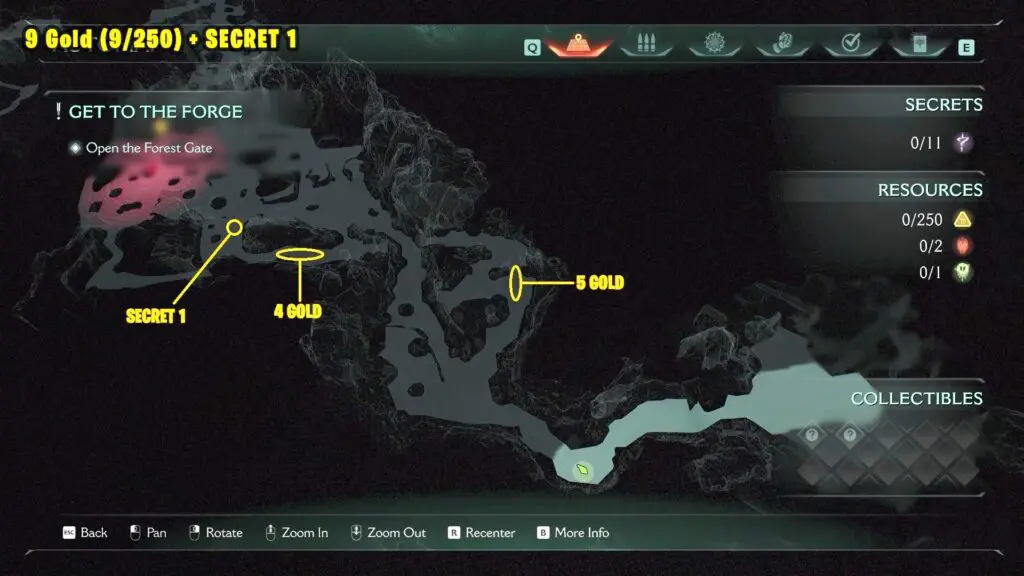Viewport: 1024px width, 576px height.
Task: Select the green wraithstone resource icon
Action: coord(963,272)
